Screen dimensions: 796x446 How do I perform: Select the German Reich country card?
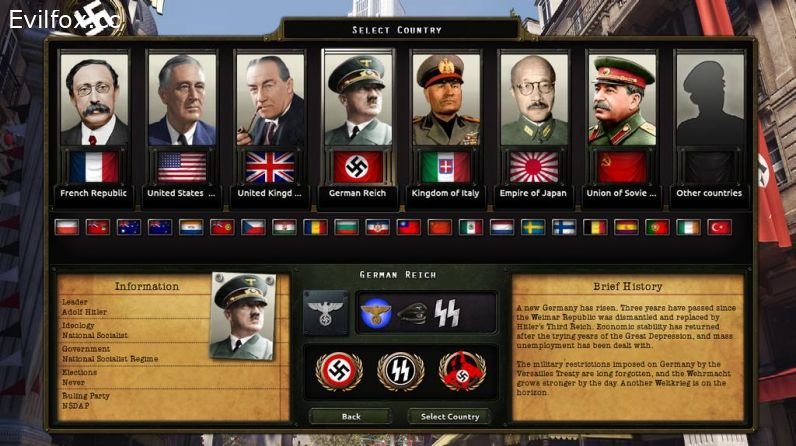pos(358,100)
